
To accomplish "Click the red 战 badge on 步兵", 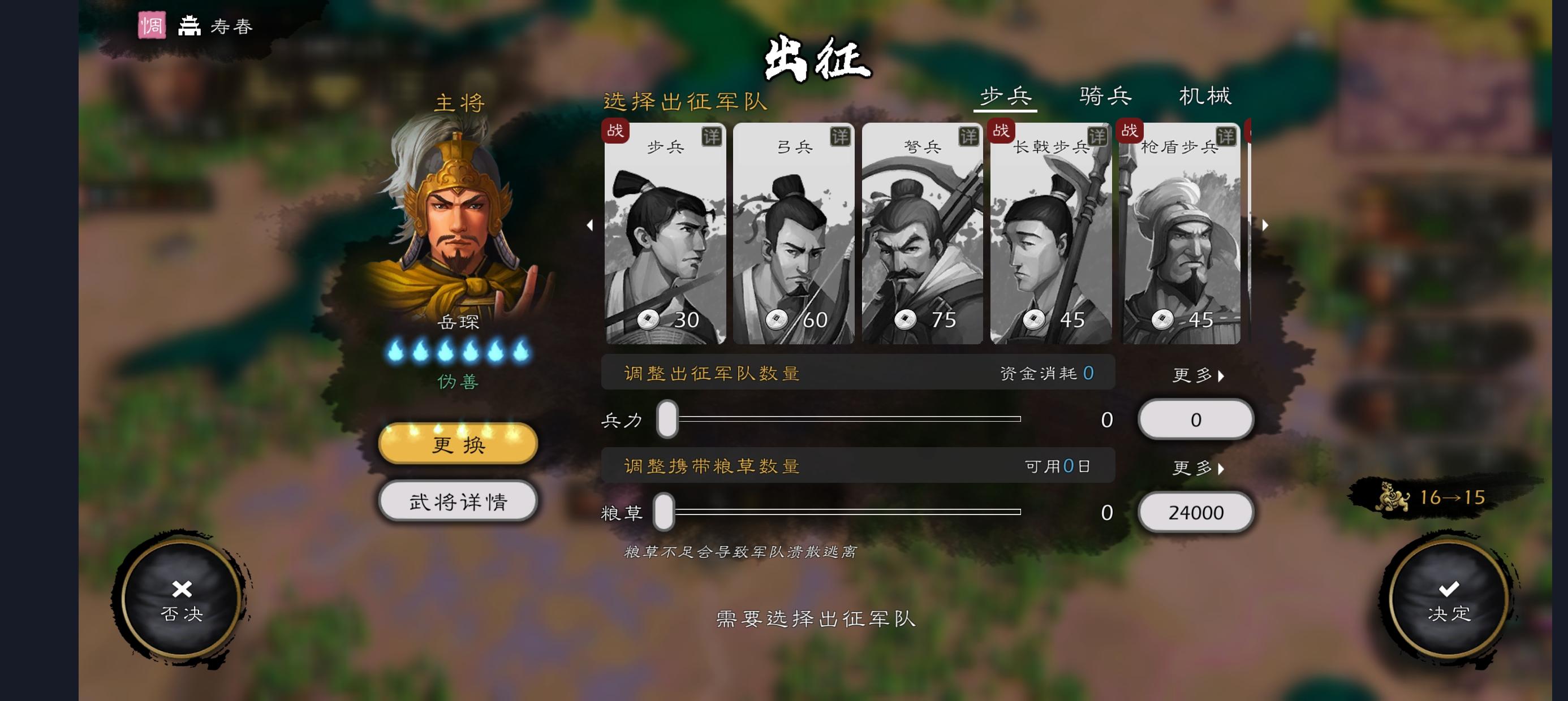I will click(616, 131).
